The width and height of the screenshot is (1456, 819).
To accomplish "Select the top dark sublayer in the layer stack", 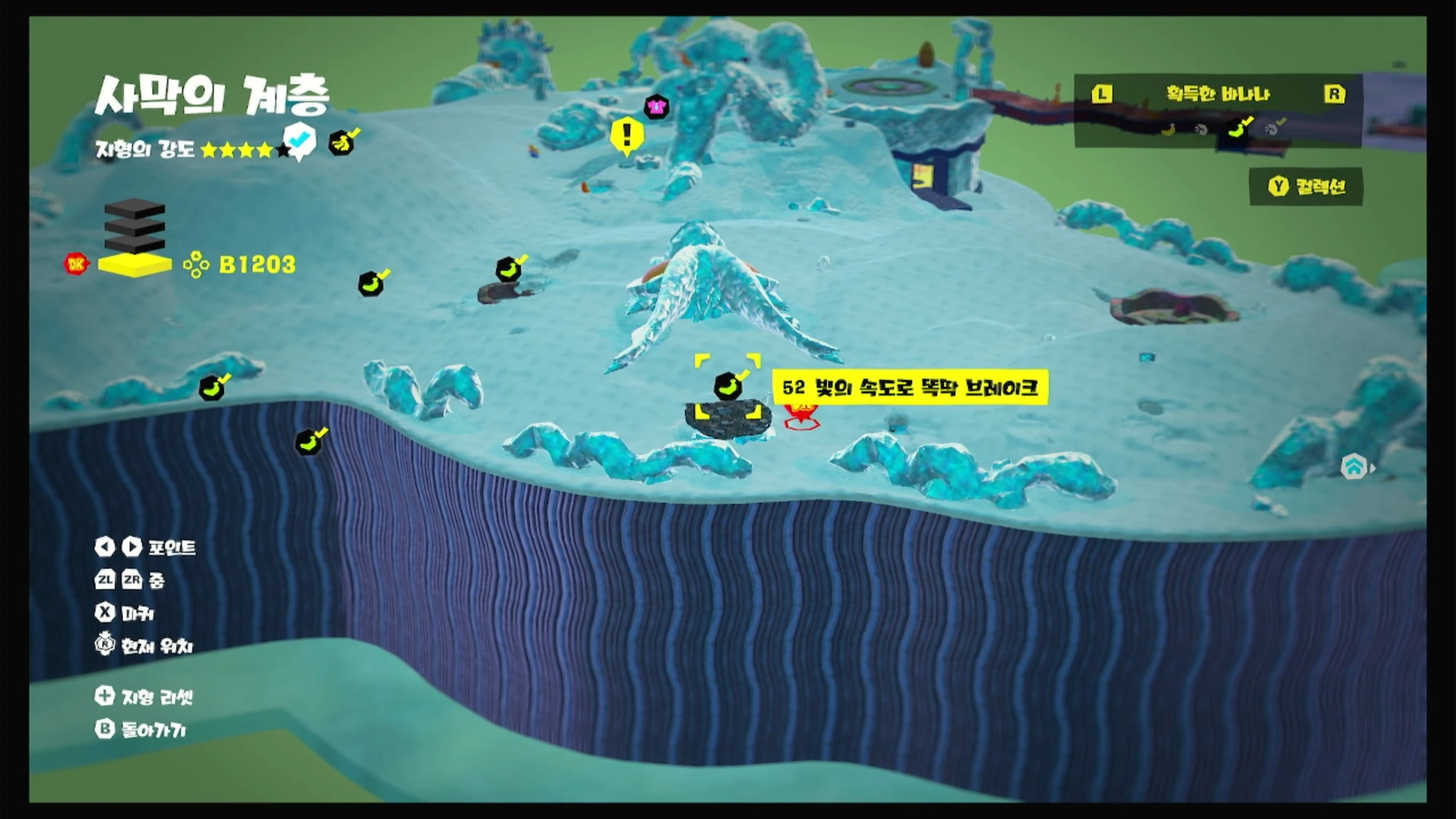I will pos(135,208).
